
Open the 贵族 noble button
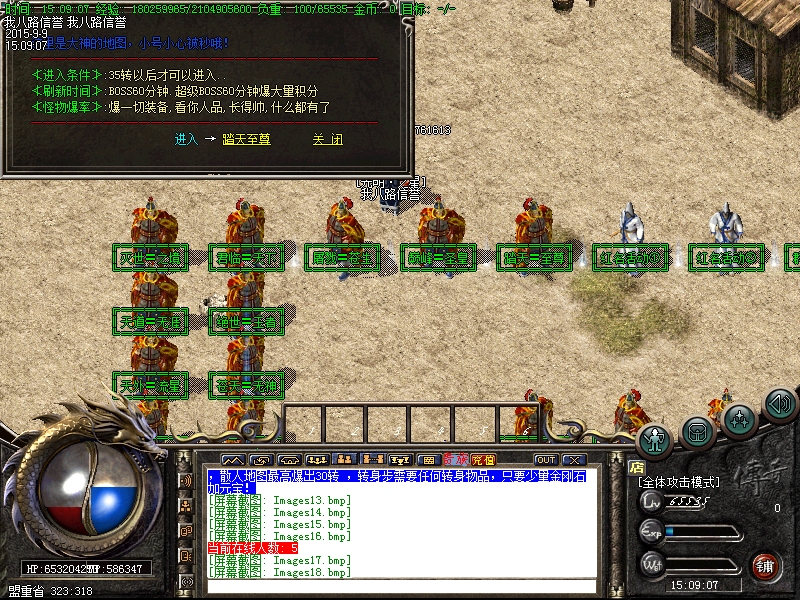click(458, 460)
